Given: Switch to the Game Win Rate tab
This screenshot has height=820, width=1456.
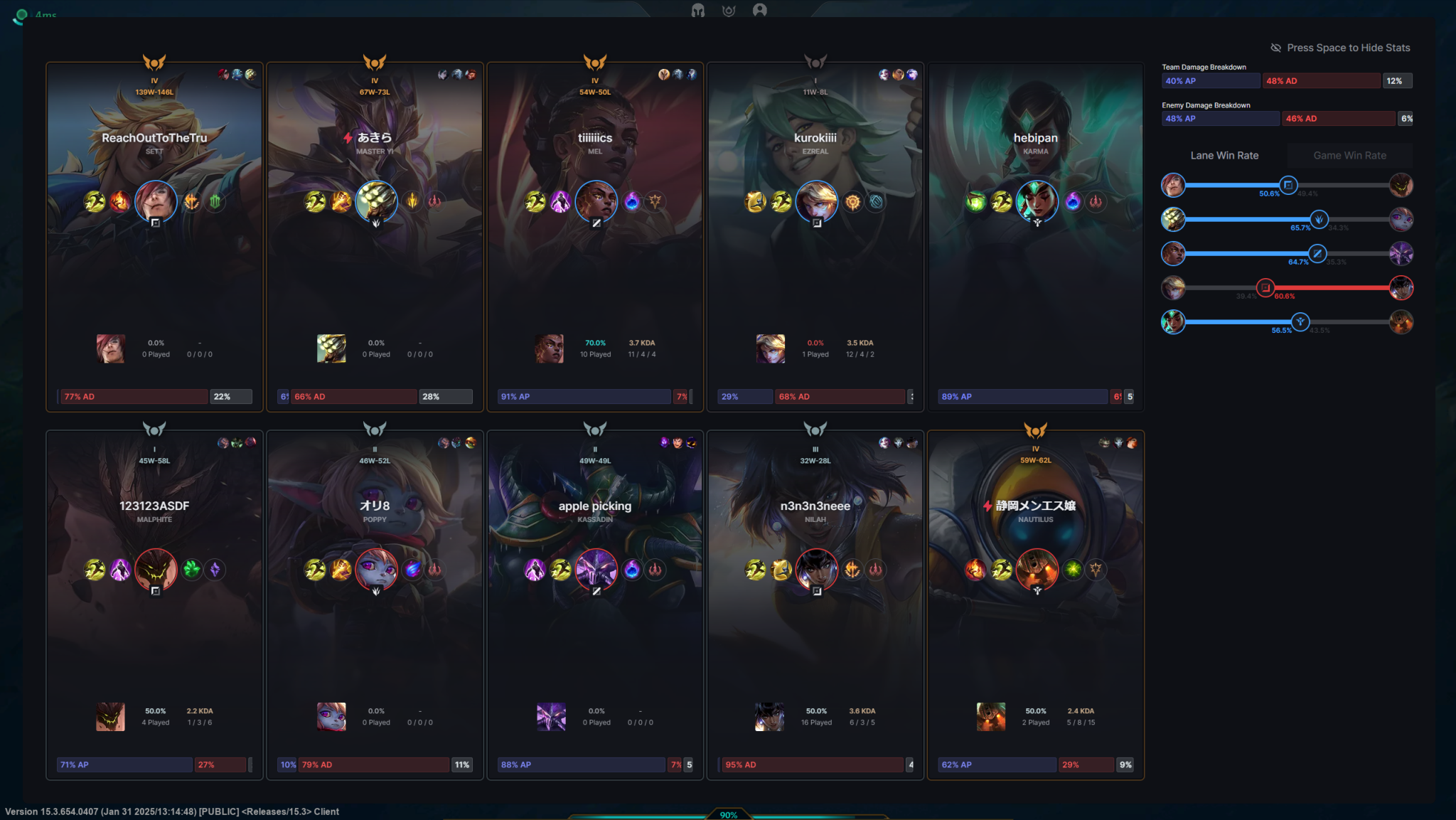Looking at the screenshot, I should [1349, 155].
